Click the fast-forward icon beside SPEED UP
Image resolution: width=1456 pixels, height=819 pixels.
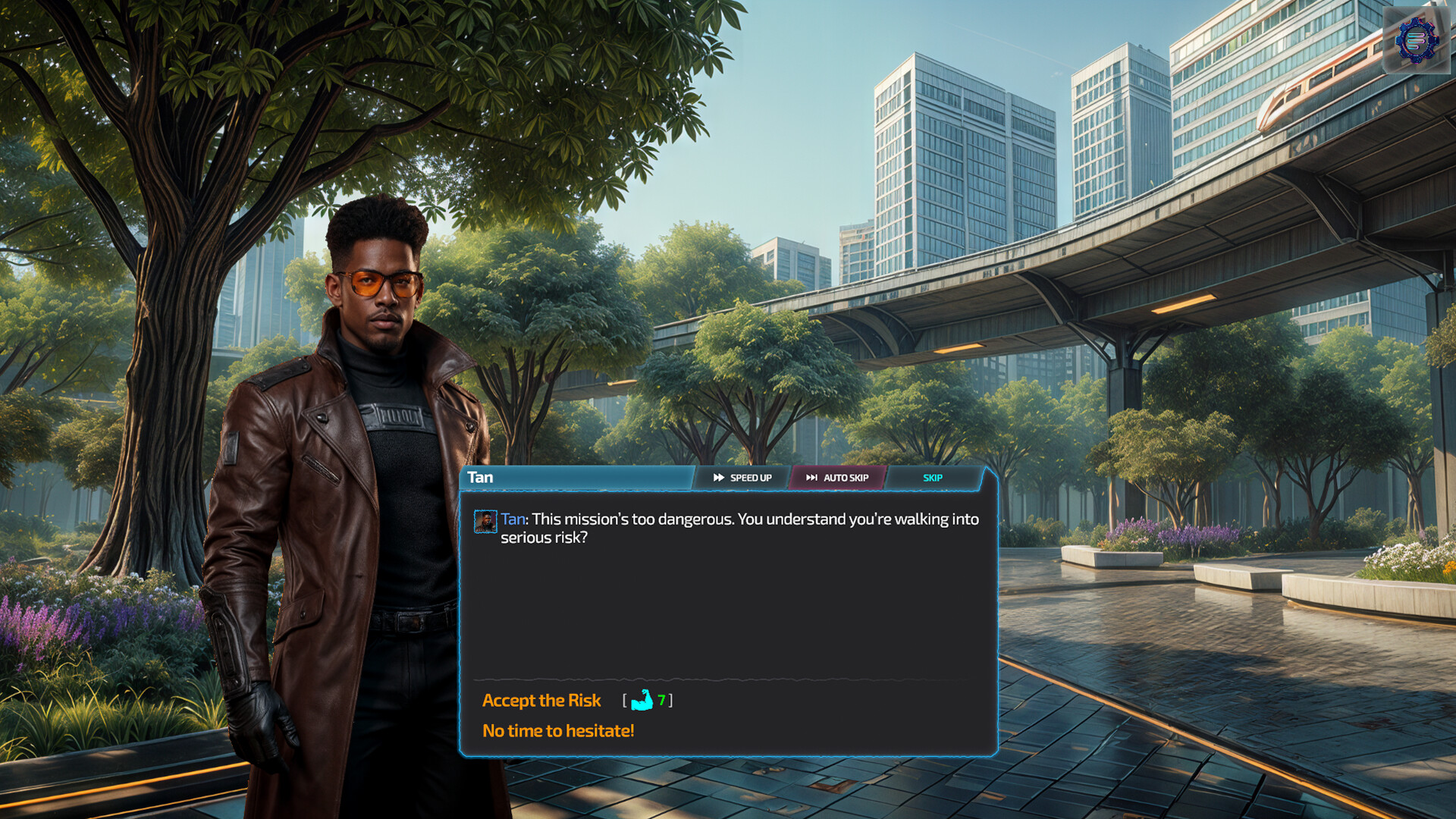pos(719,478)
